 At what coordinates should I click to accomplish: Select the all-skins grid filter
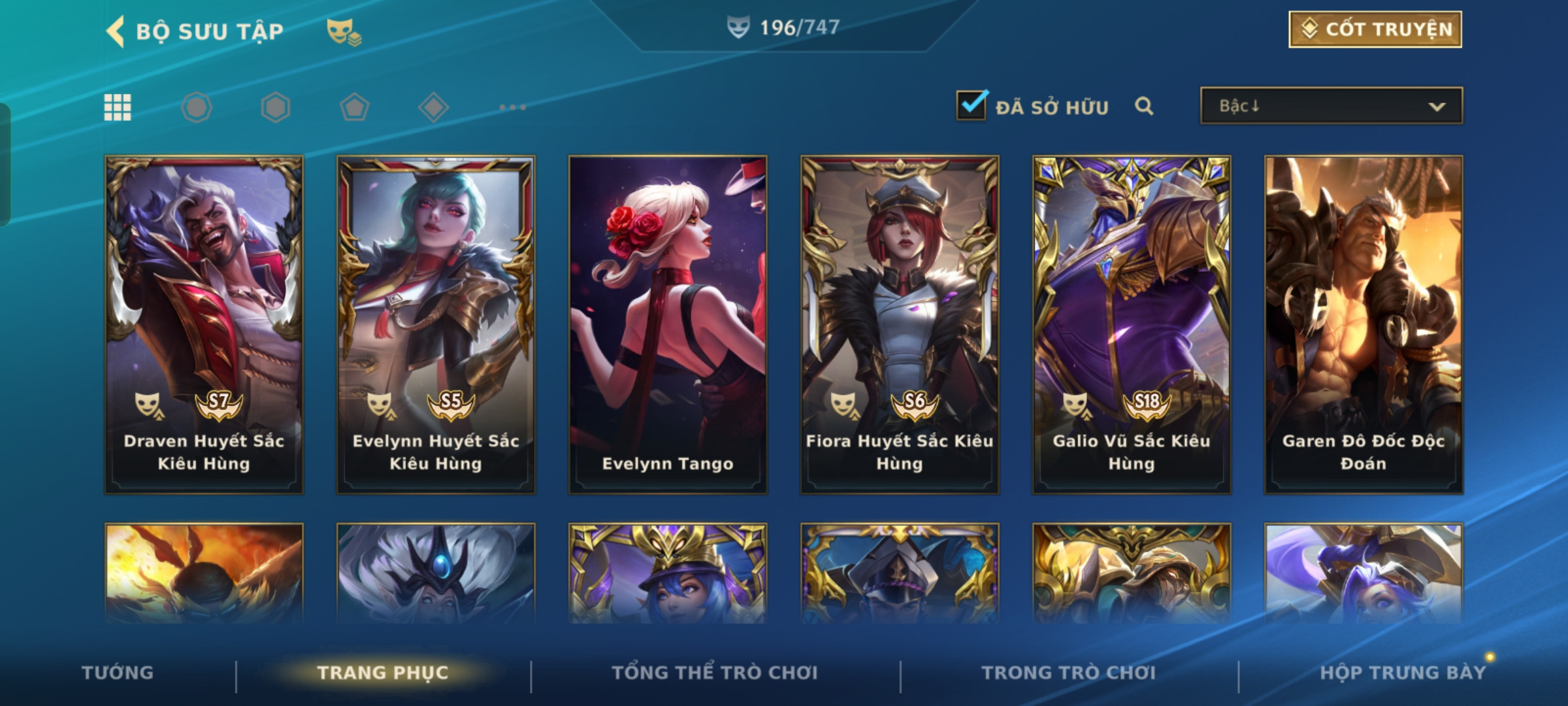click(118, 107)
